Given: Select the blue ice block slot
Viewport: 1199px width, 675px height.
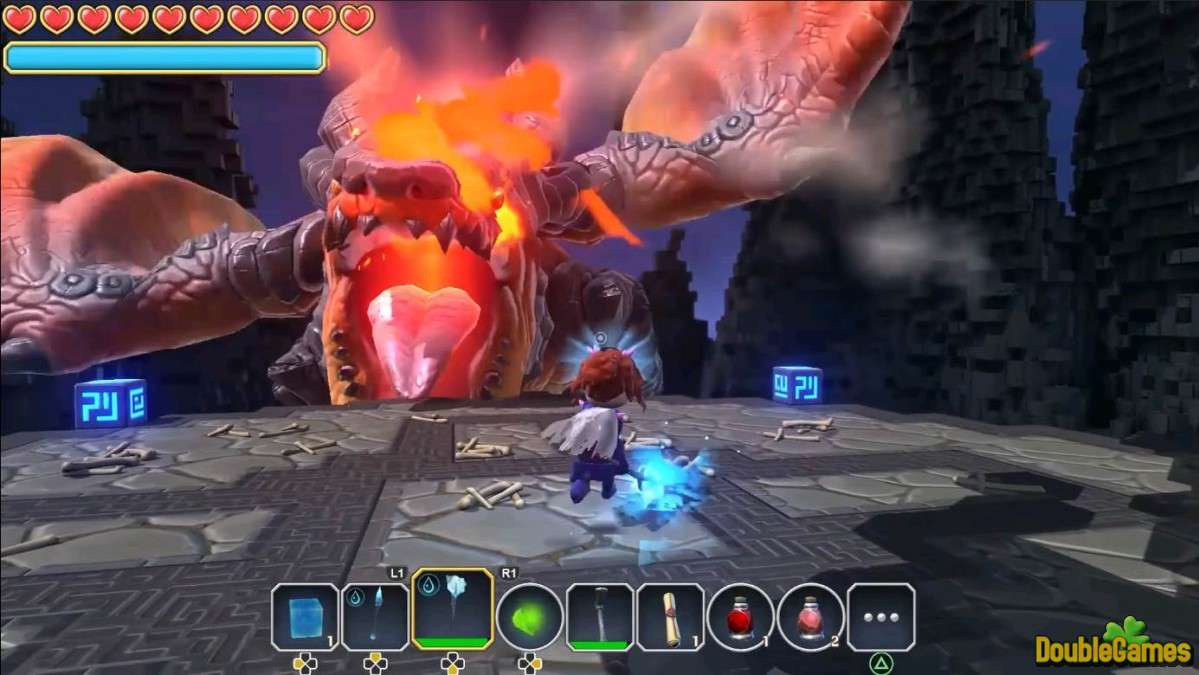Looking at the screenshot, I should [x=305, y=616].
